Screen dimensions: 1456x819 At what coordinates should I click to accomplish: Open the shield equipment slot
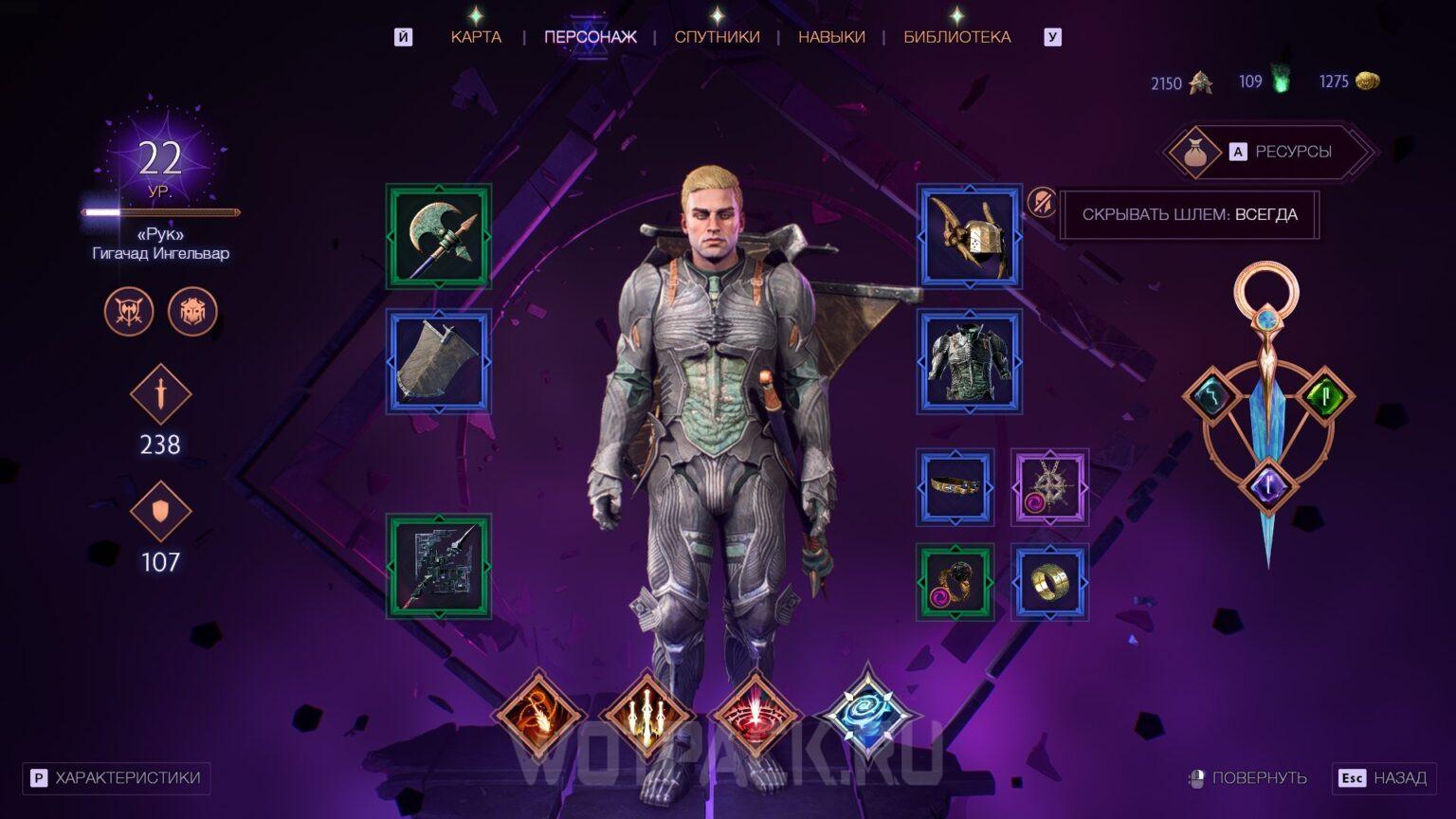click(439, 361)
